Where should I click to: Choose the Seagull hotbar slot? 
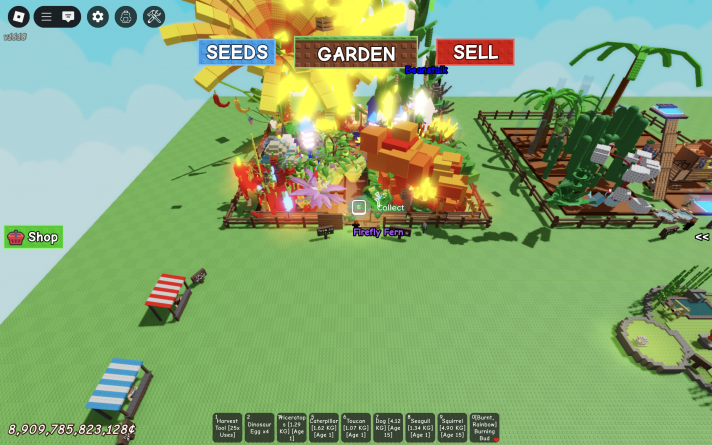(x=420, y=428)
